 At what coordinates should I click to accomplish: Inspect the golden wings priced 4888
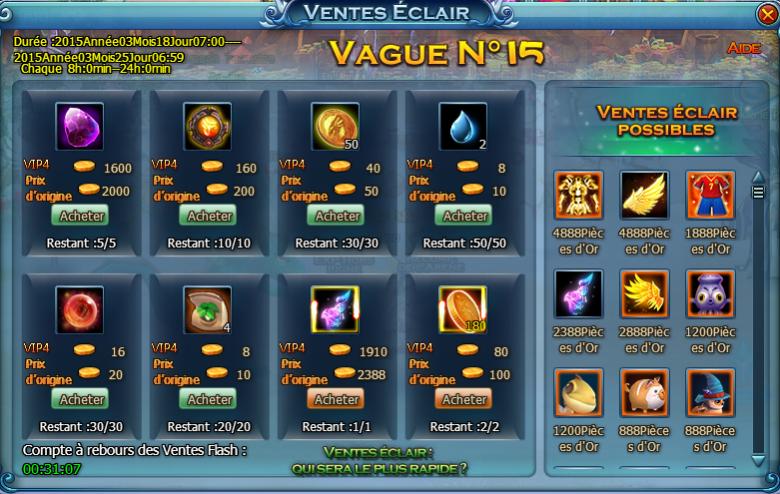tap(645, 195)
